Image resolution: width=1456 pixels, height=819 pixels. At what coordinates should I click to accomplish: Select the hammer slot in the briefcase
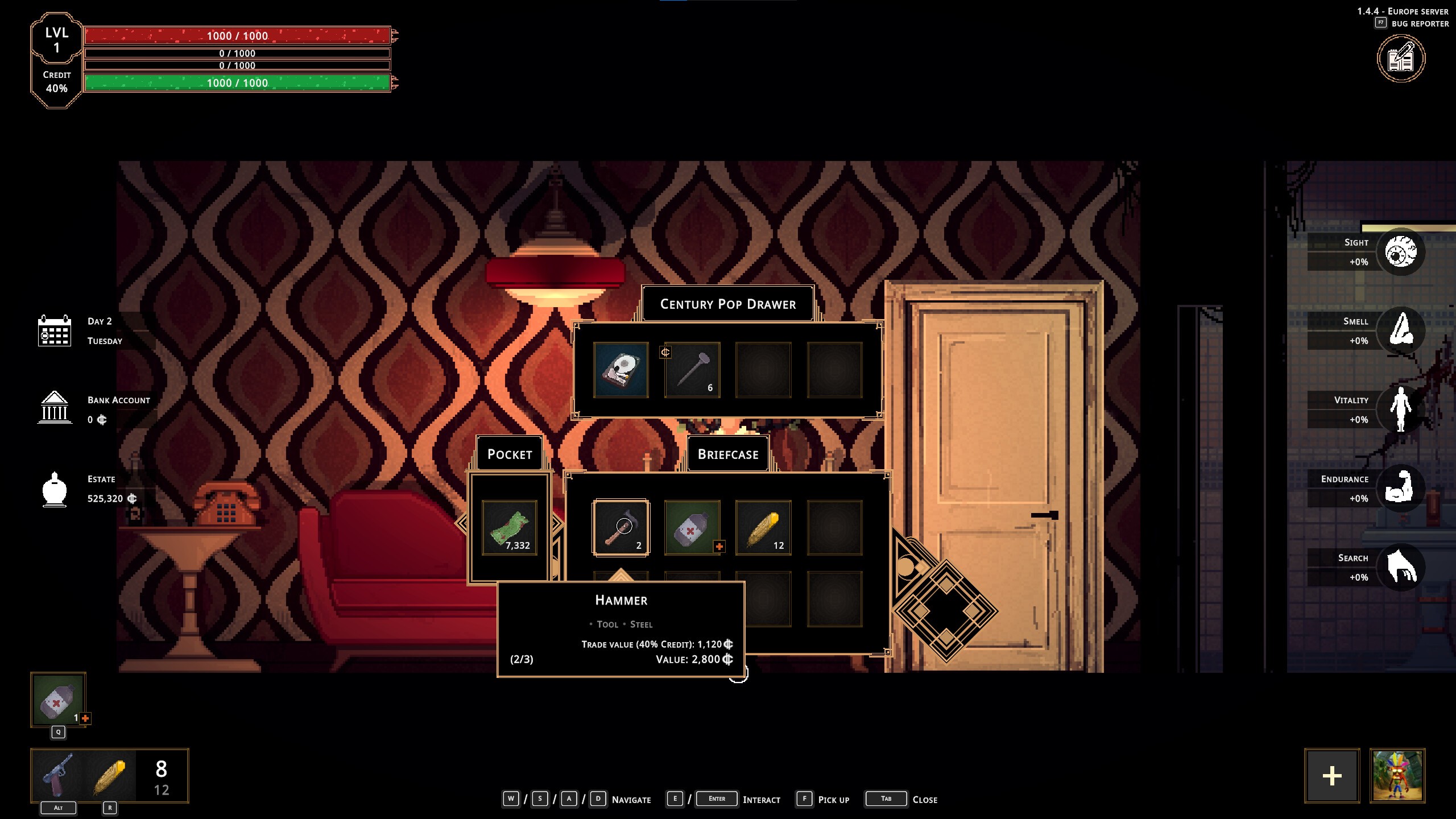click(x=621, y=528)
